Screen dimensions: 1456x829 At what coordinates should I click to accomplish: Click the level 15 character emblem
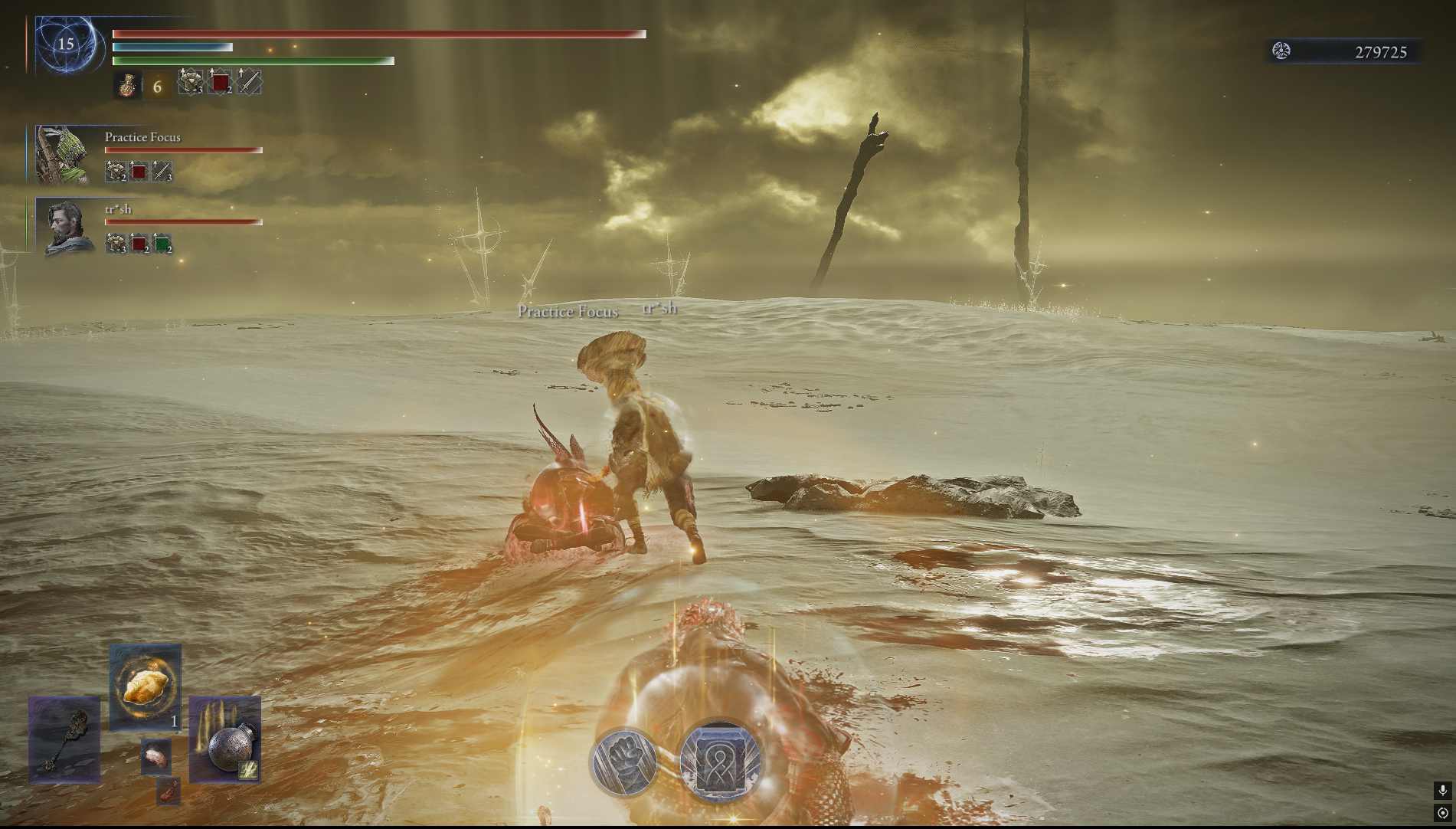point(67,44)
